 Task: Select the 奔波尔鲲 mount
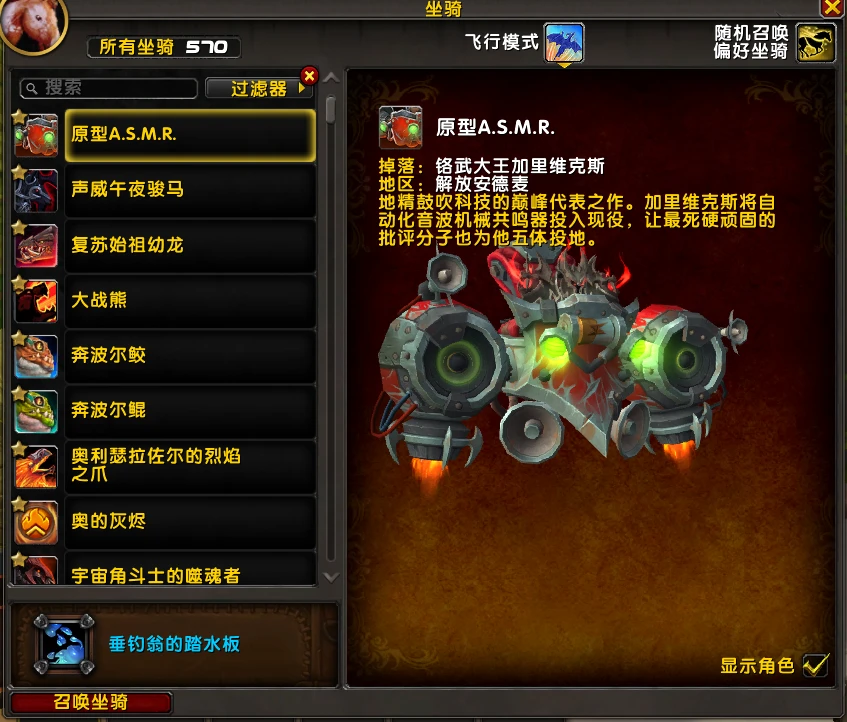(190, 410)
